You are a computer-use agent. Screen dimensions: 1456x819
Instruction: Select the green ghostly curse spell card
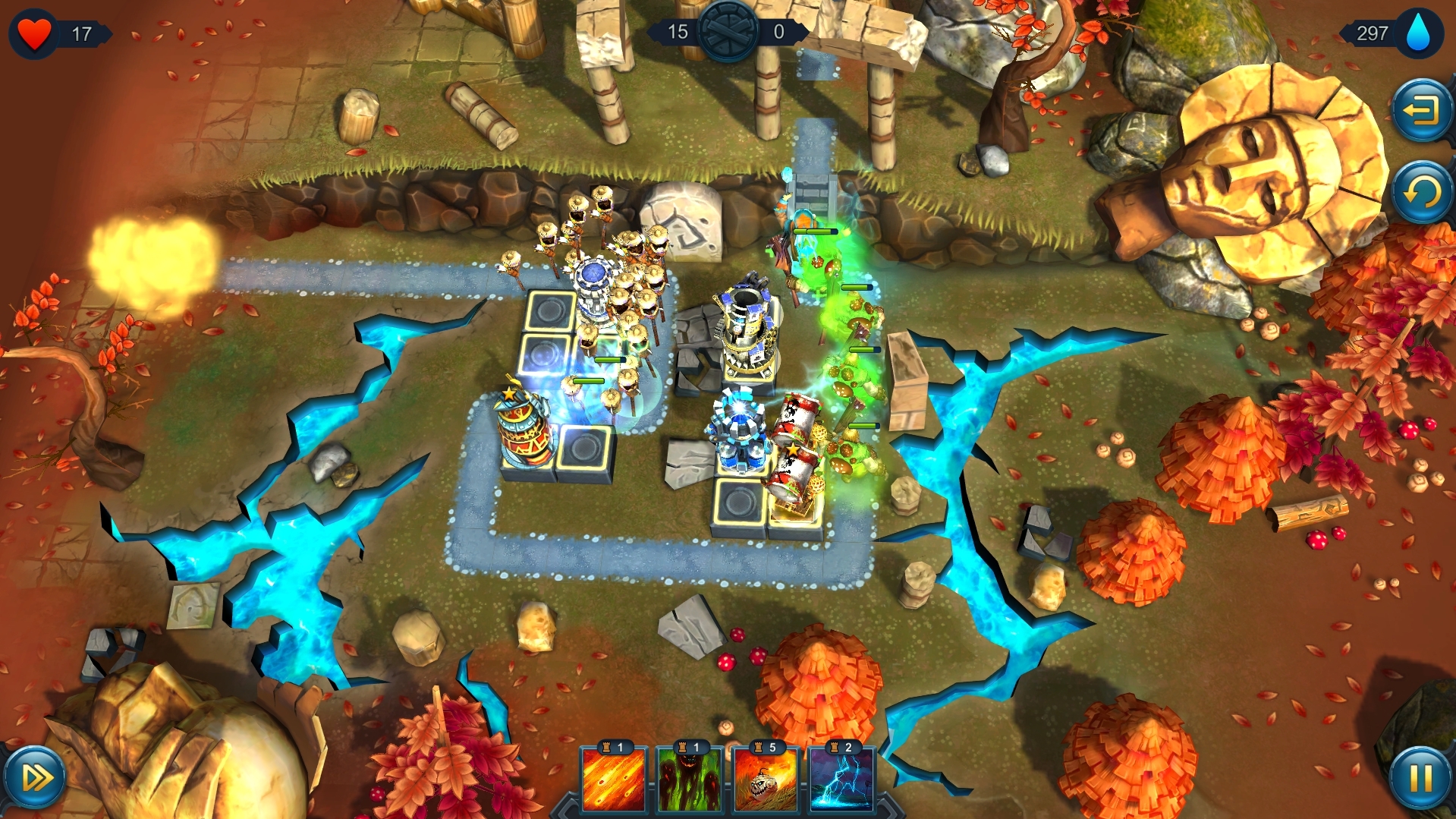coord(690,782)
